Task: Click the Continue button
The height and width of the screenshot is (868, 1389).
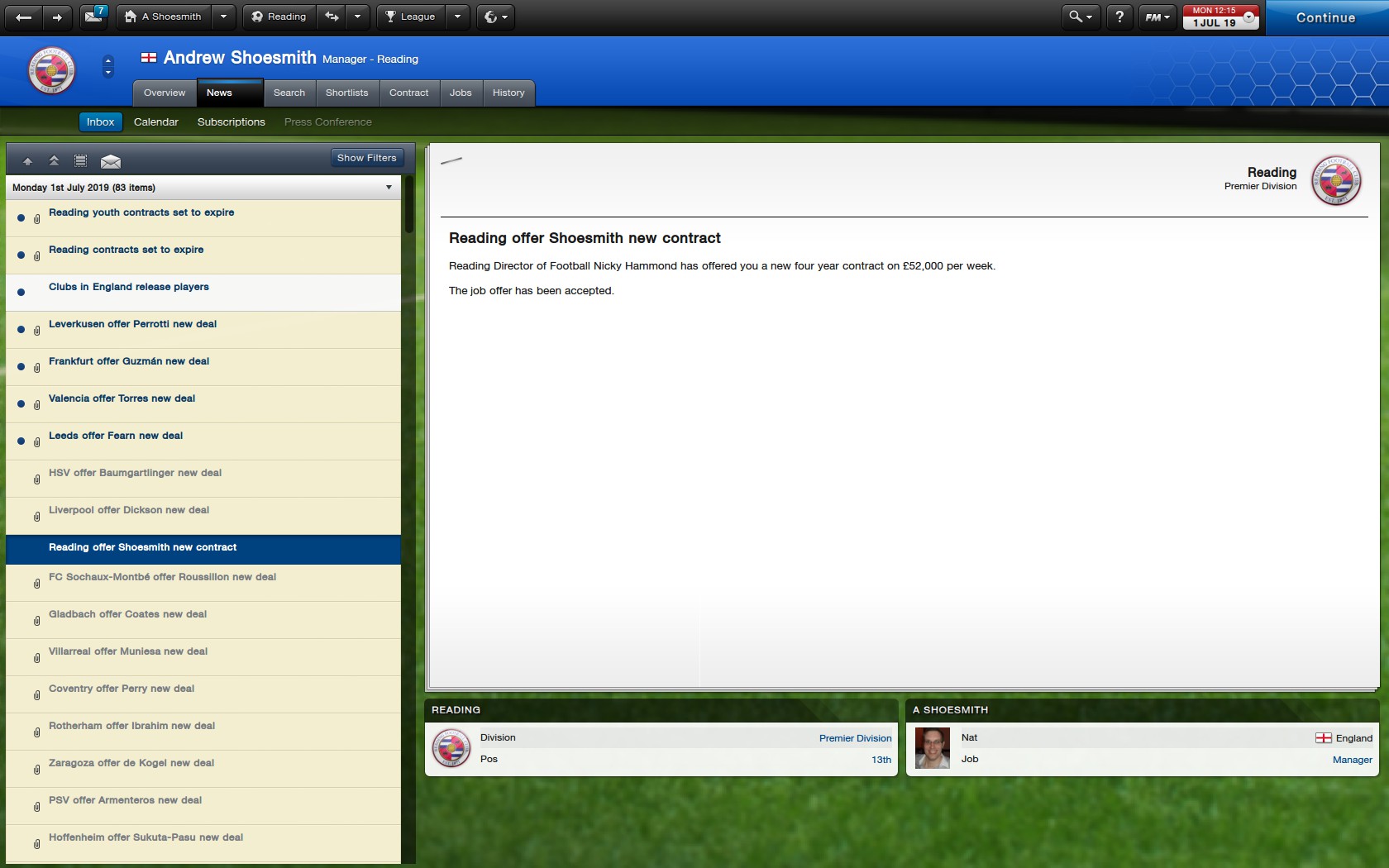Action: (1325, 17)
